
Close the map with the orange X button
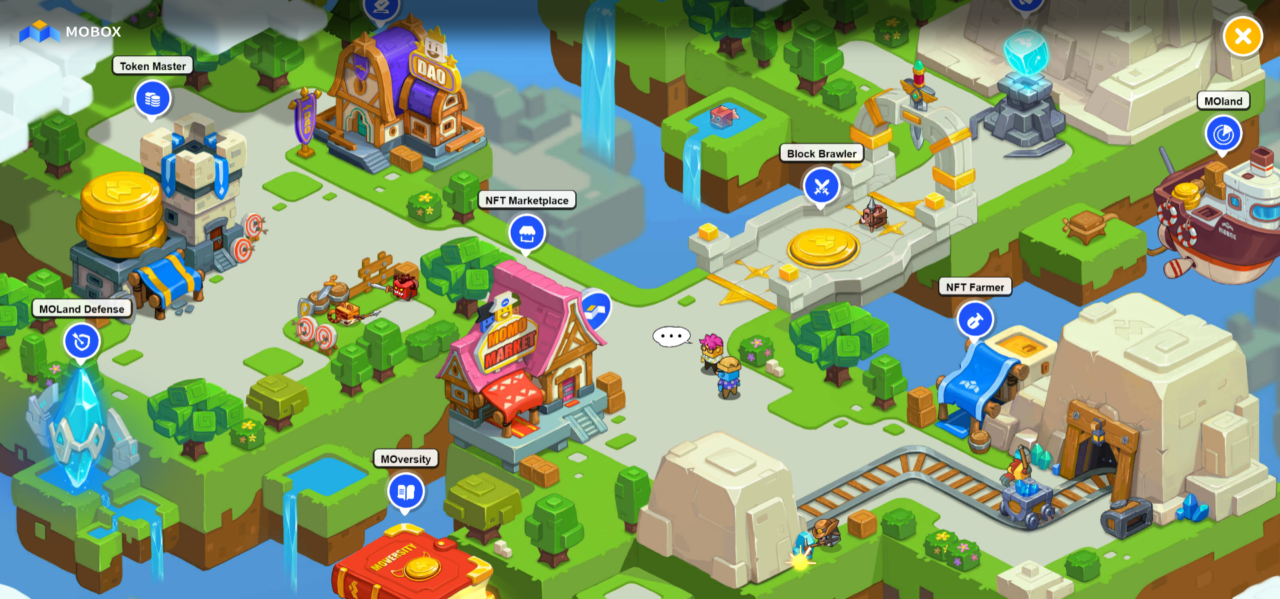tap(1242, 37)
